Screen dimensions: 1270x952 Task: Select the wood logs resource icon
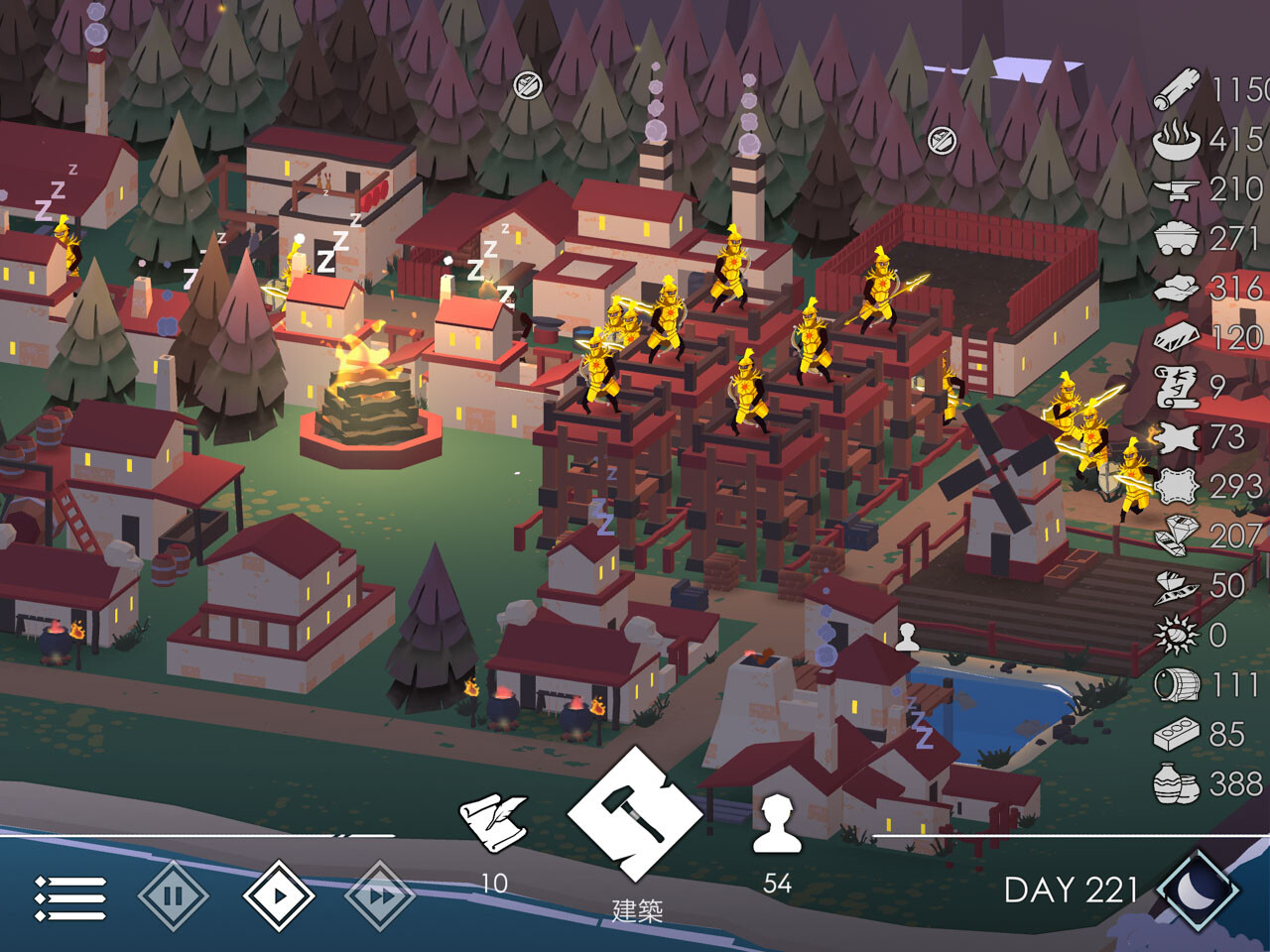click(1178, 90)
